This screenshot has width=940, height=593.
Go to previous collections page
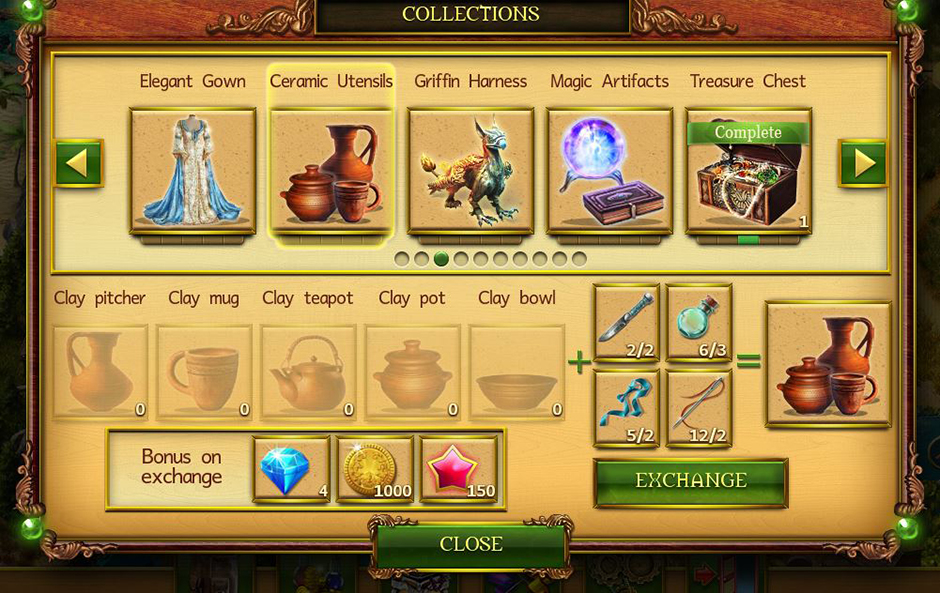click(x=78, y=163)
